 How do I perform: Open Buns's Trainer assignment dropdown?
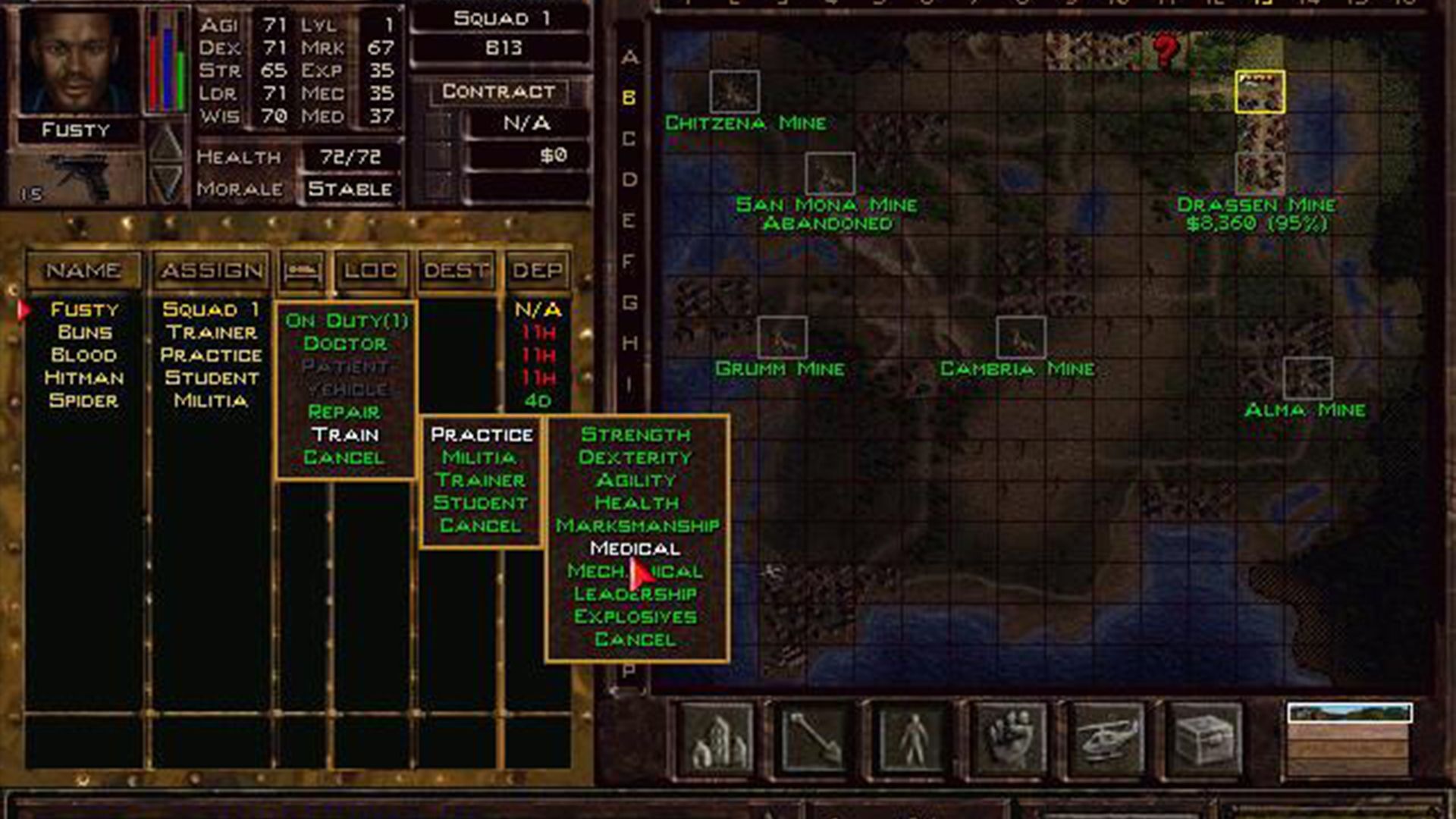point(211,331)
